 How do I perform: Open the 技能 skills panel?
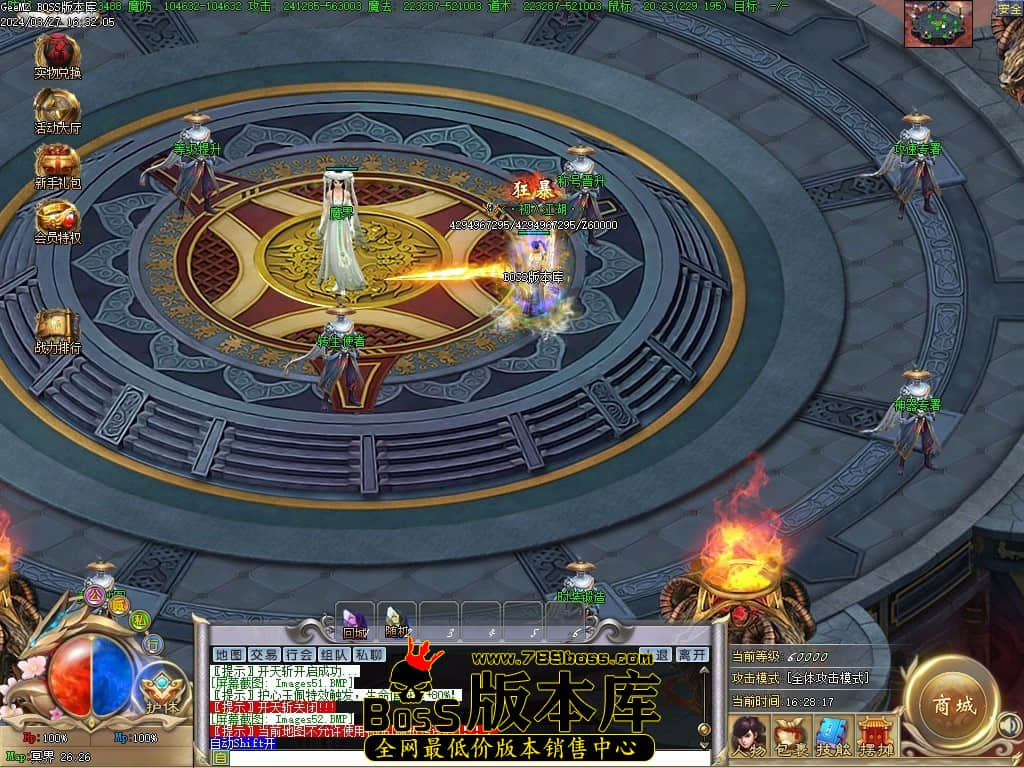tap(831, 736)
